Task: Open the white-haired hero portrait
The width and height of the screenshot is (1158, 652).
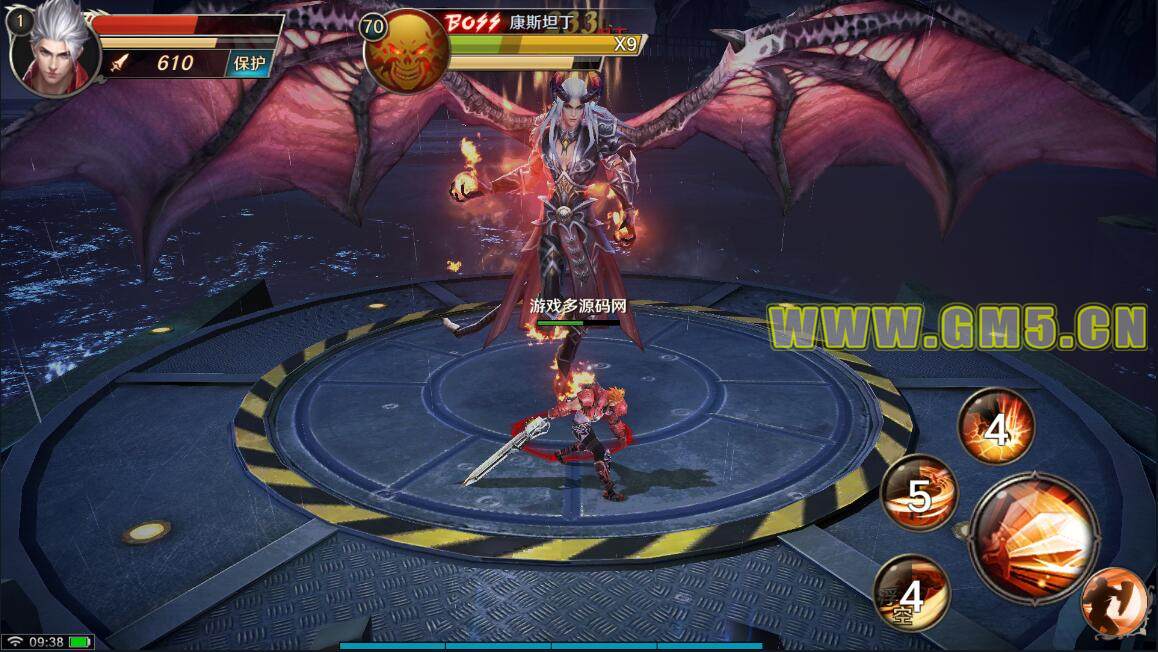Action: (x=55, y=50)
